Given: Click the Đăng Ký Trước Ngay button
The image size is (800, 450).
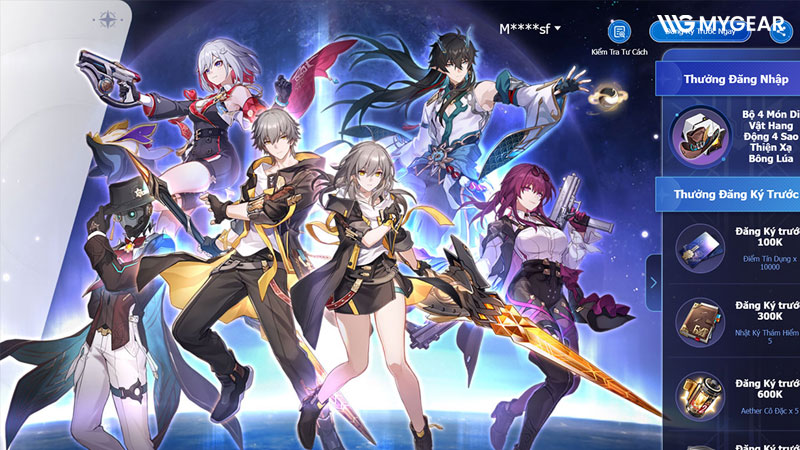Looking at the screenshot, I should pos(701,30).
